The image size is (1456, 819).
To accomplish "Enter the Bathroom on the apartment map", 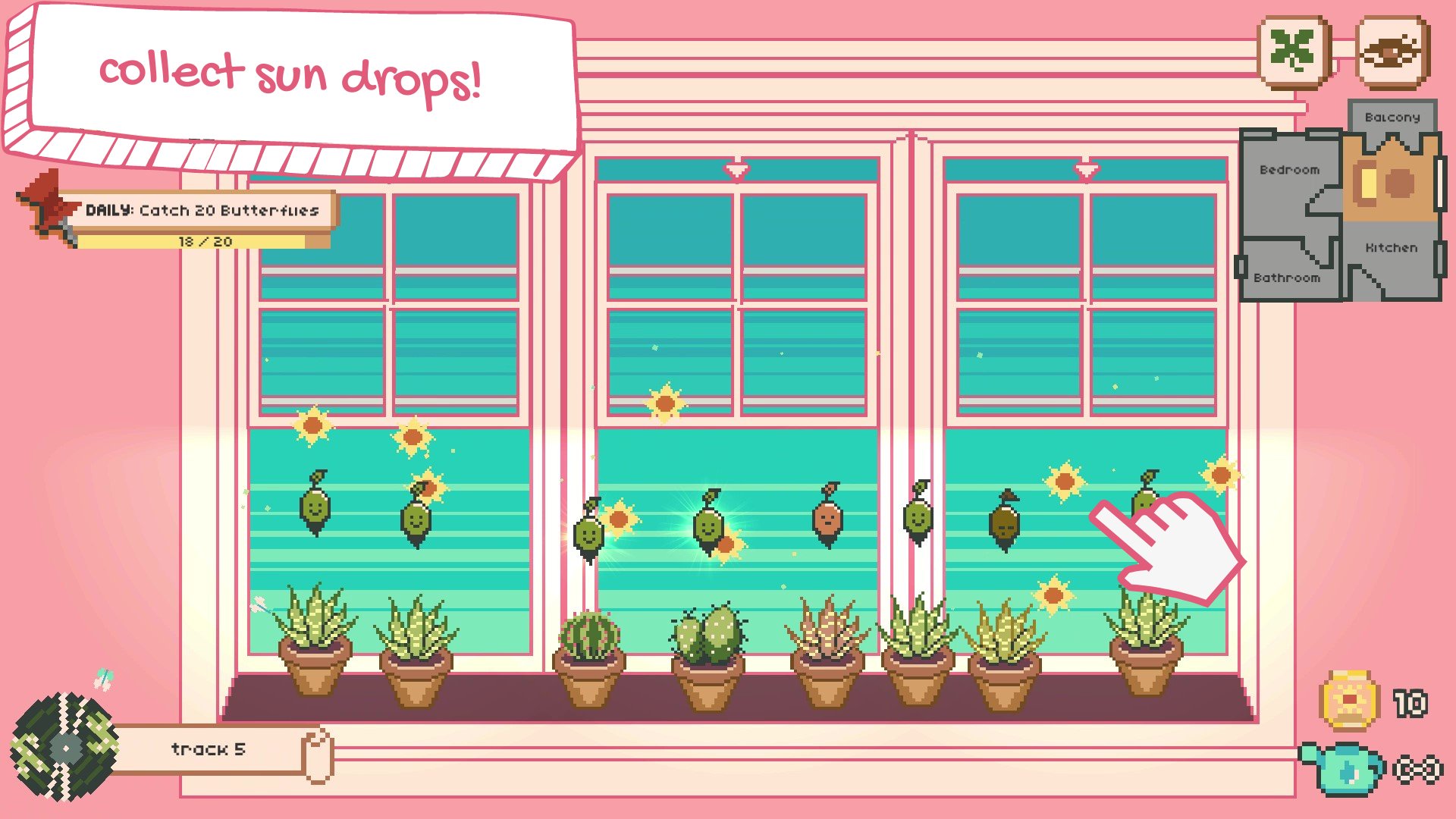I will [x=1288, y=278].
